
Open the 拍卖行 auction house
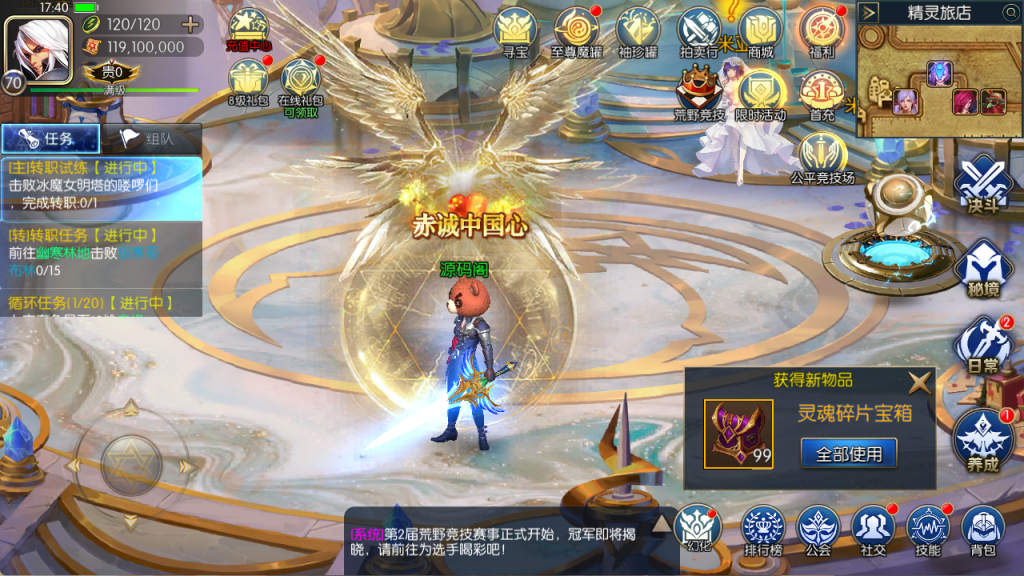pyautogui.click(x=699, y=30)
